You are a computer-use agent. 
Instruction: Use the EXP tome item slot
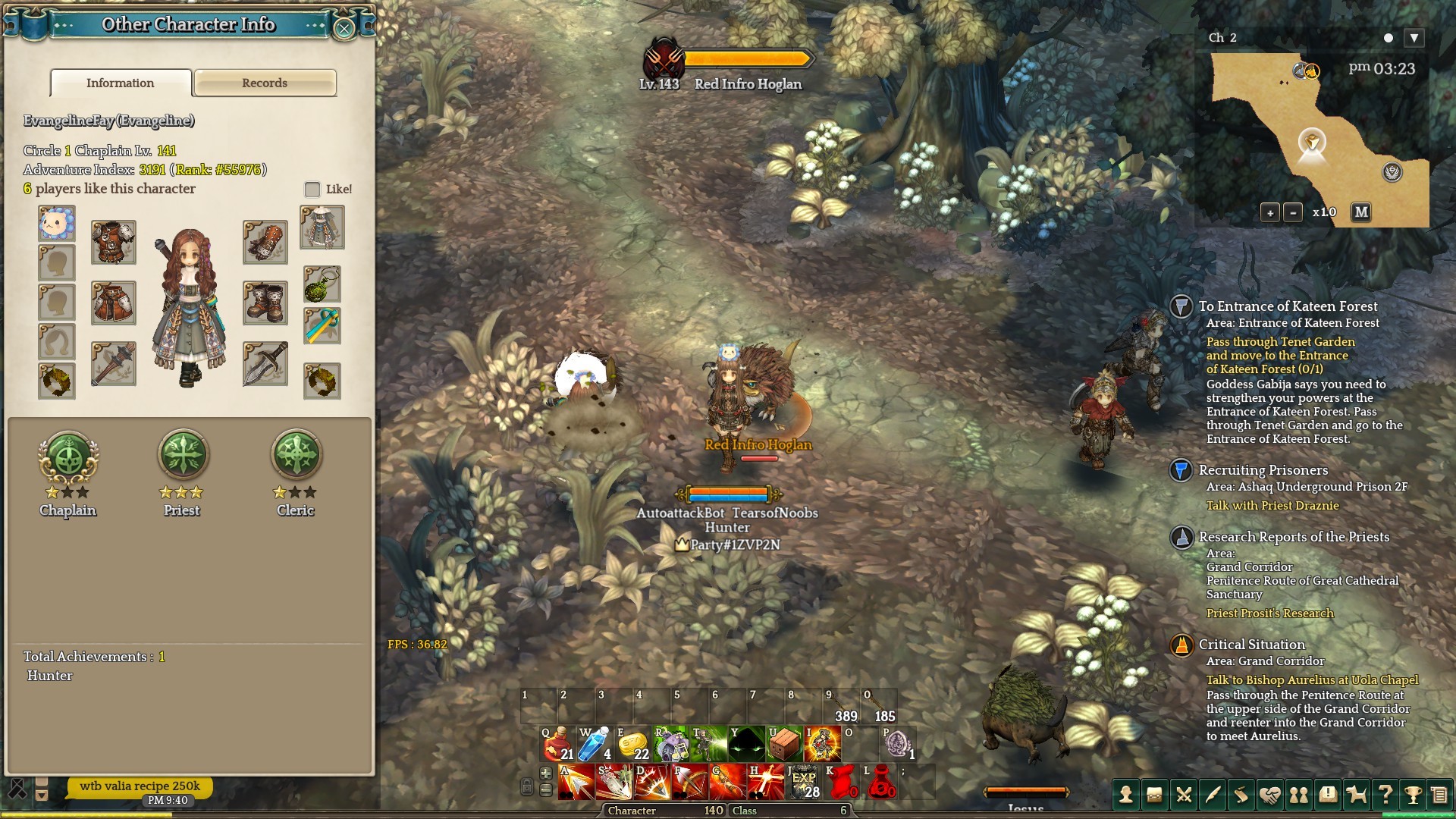pyautogui.click(x=804, y=783)
